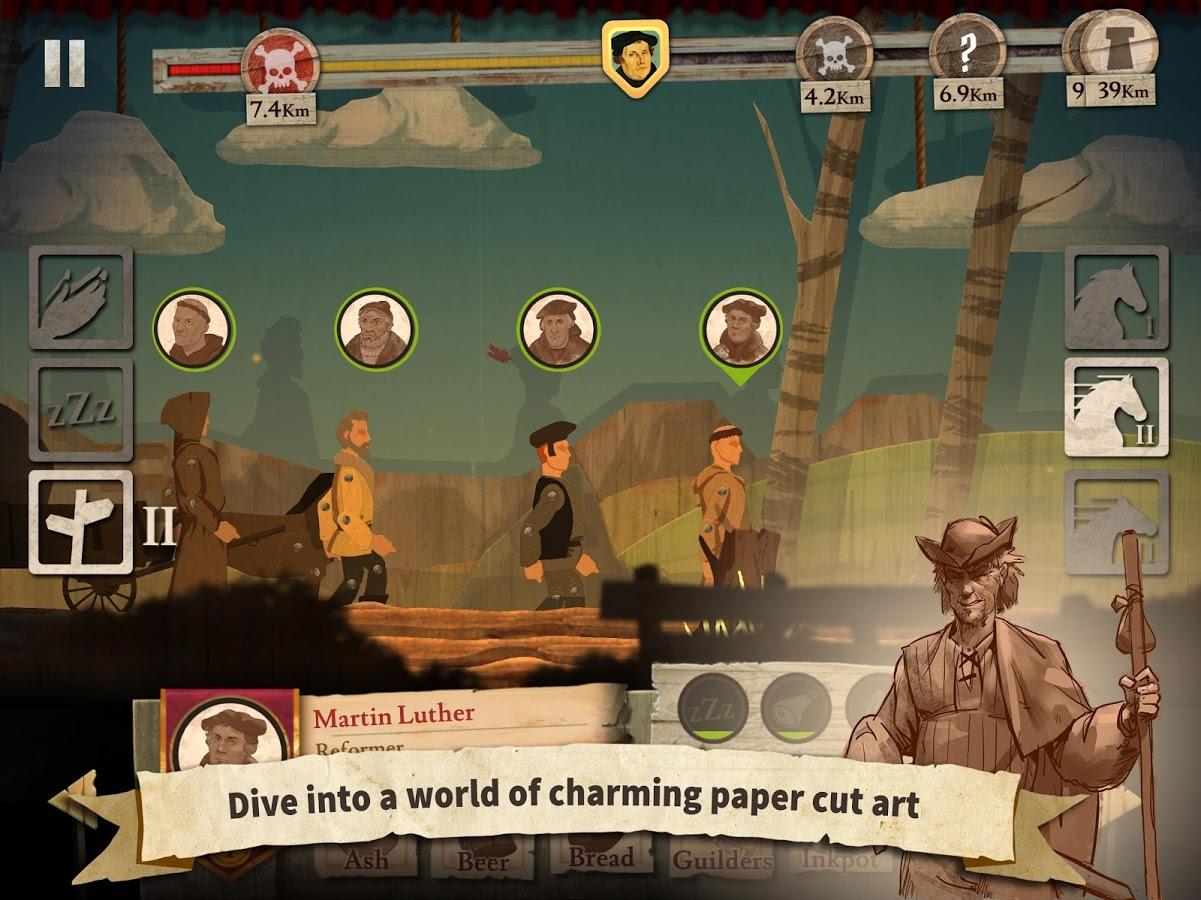Viewport: 1201px width, 900px height.
Task: Pick the Guilders inventory item
Action: click(x=722, y=860)
